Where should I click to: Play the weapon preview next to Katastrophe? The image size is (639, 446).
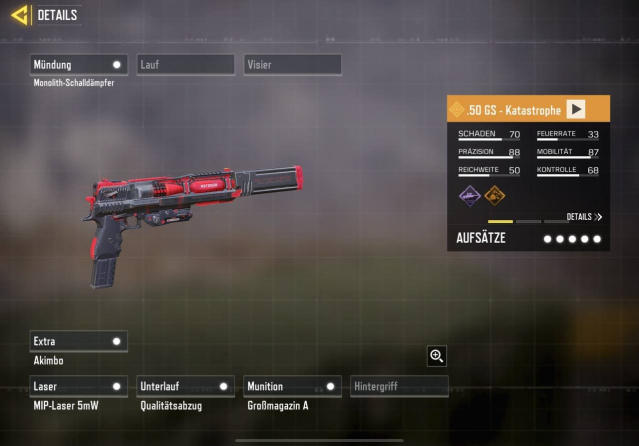pyautogui.click(x=576, y=109)
